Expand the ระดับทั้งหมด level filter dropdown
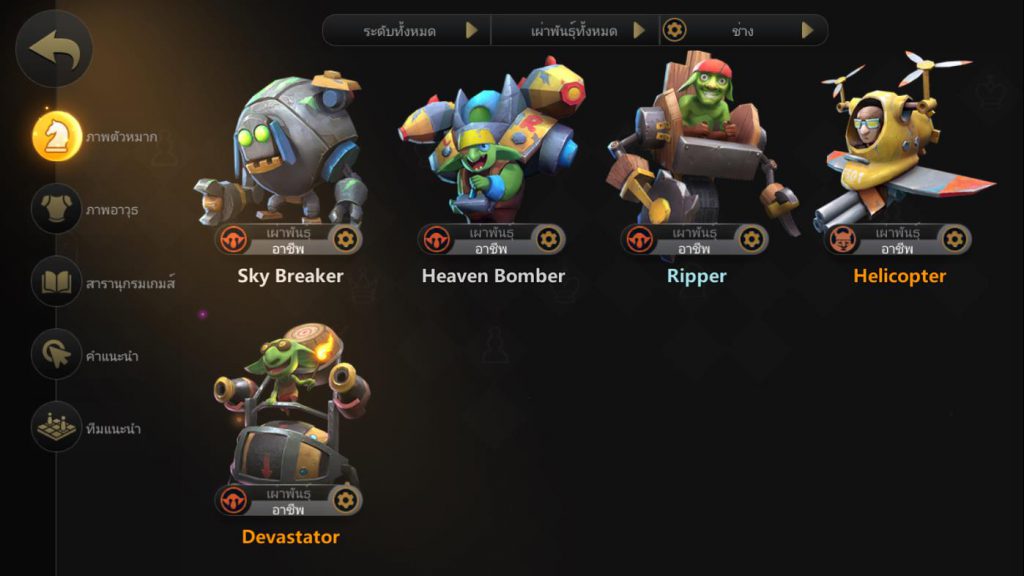The image size is (1024, 576). point(407,30)
